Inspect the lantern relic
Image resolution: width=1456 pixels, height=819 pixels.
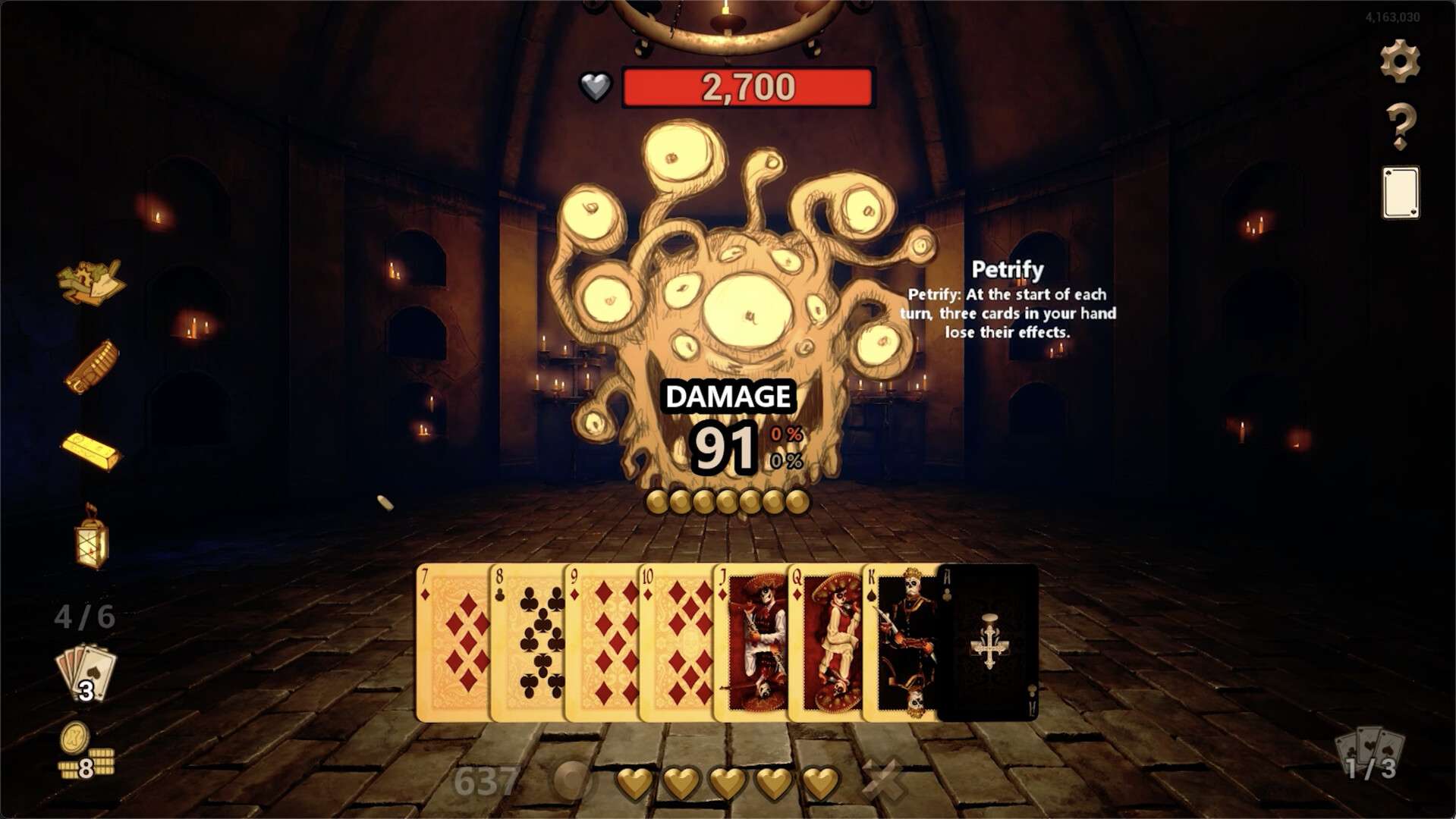pos(92,537)
